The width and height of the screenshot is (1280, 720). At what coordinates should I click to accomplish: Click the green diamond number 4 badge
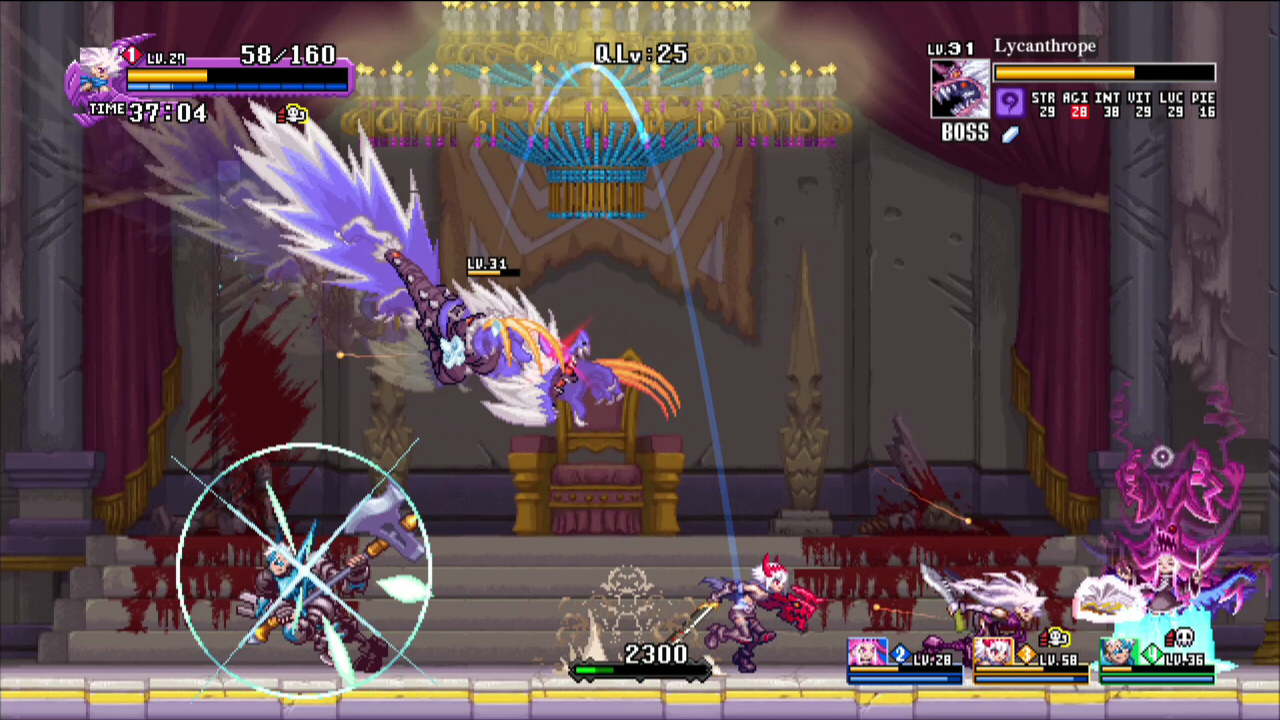click(1151, 655)
